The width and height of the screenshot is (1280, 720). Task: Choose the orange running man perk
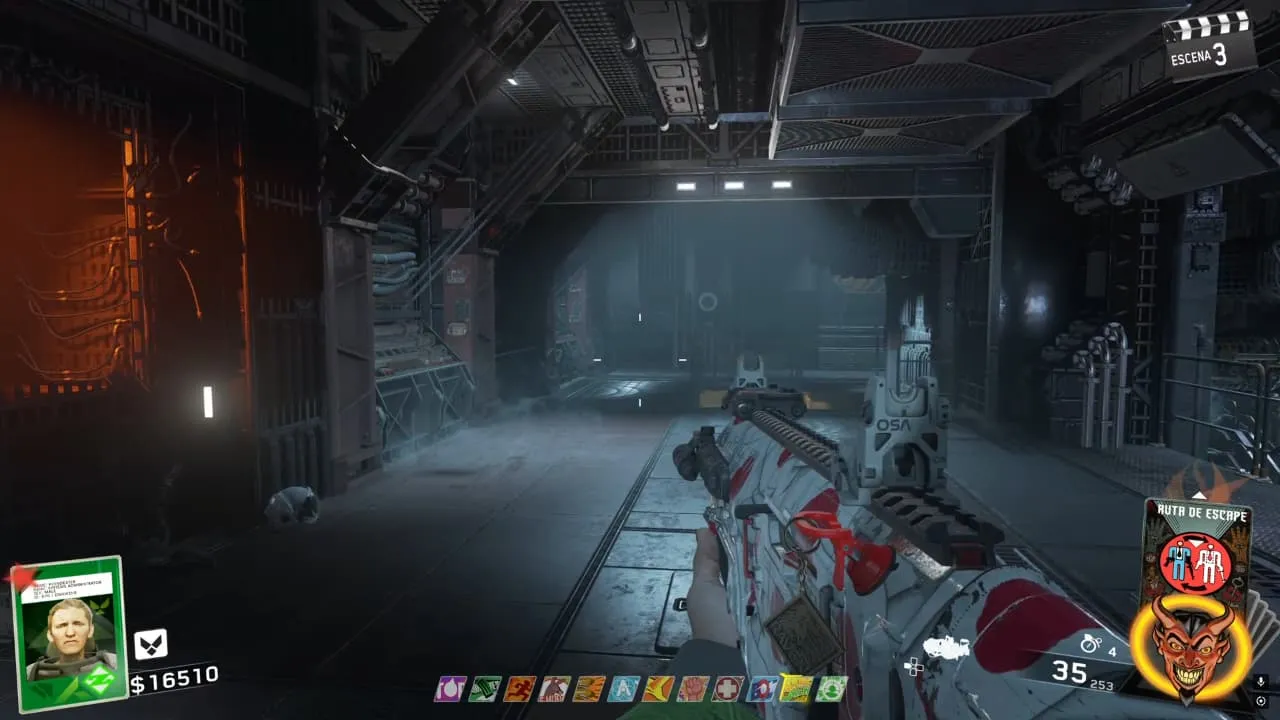(x=518, y=688)
